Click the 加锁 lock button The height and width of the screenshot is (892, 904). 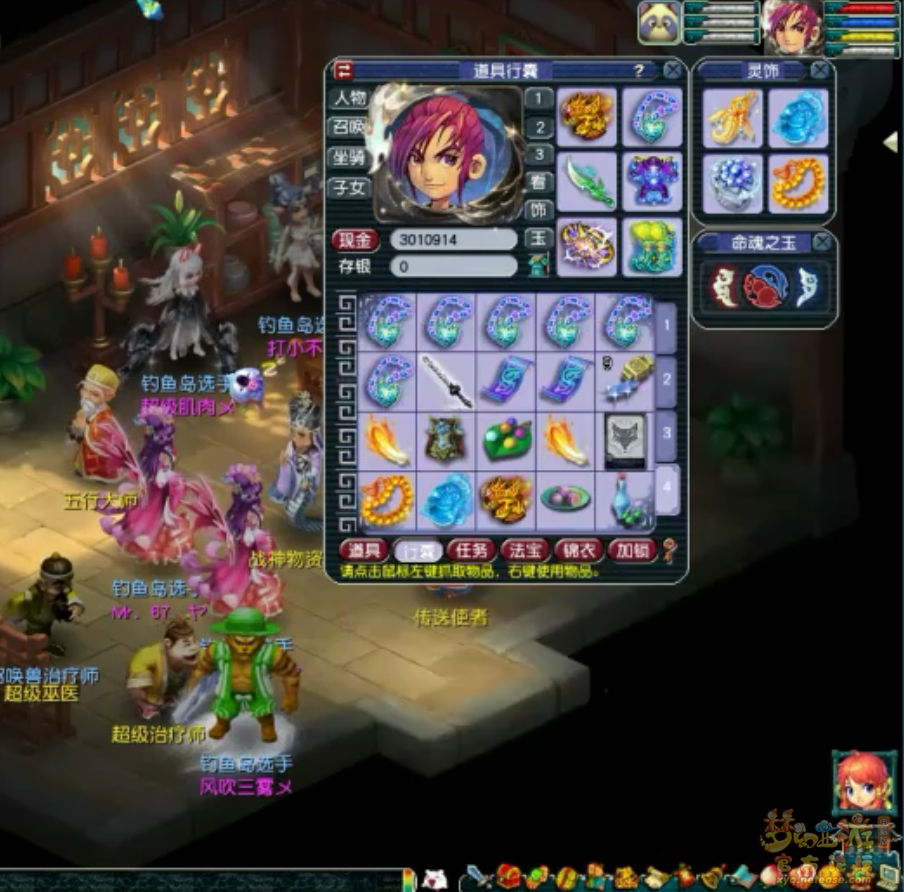click(x=632, y=550)
